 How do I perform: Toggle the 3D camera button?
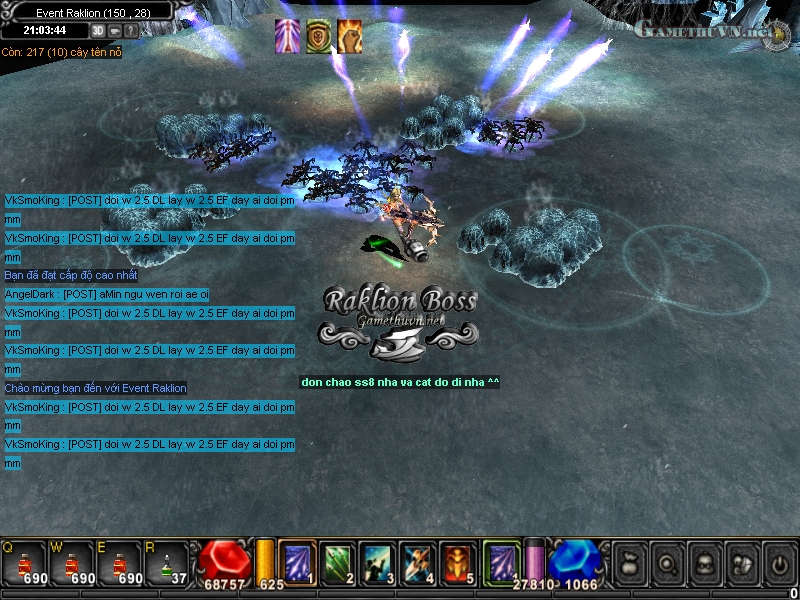tap(99, 31)
